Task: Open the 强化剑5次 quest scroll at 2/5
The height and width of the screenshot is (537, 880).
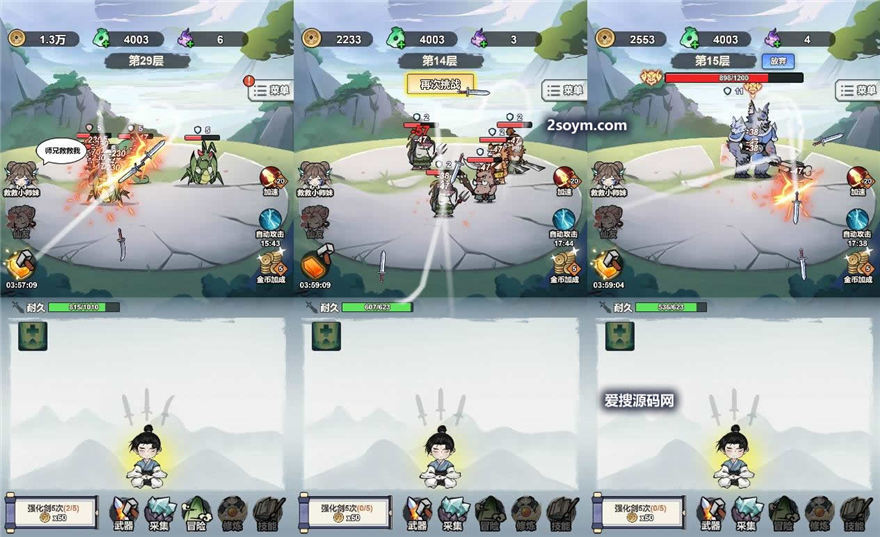Action: coord(49,511)
